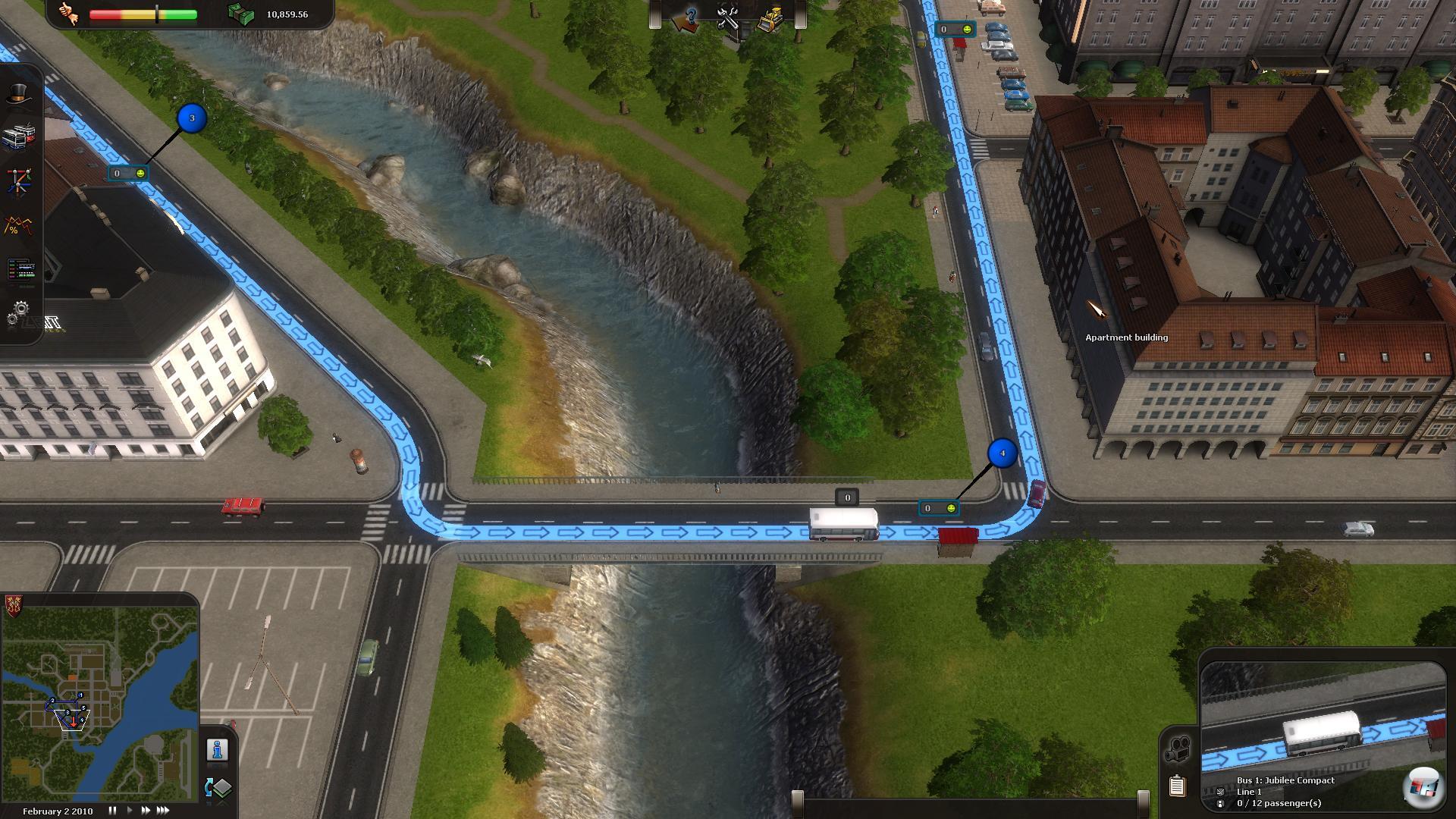This screenshot has height=819, width=1456.
Task: Open the top hat company menu
Action: point(18,94)
